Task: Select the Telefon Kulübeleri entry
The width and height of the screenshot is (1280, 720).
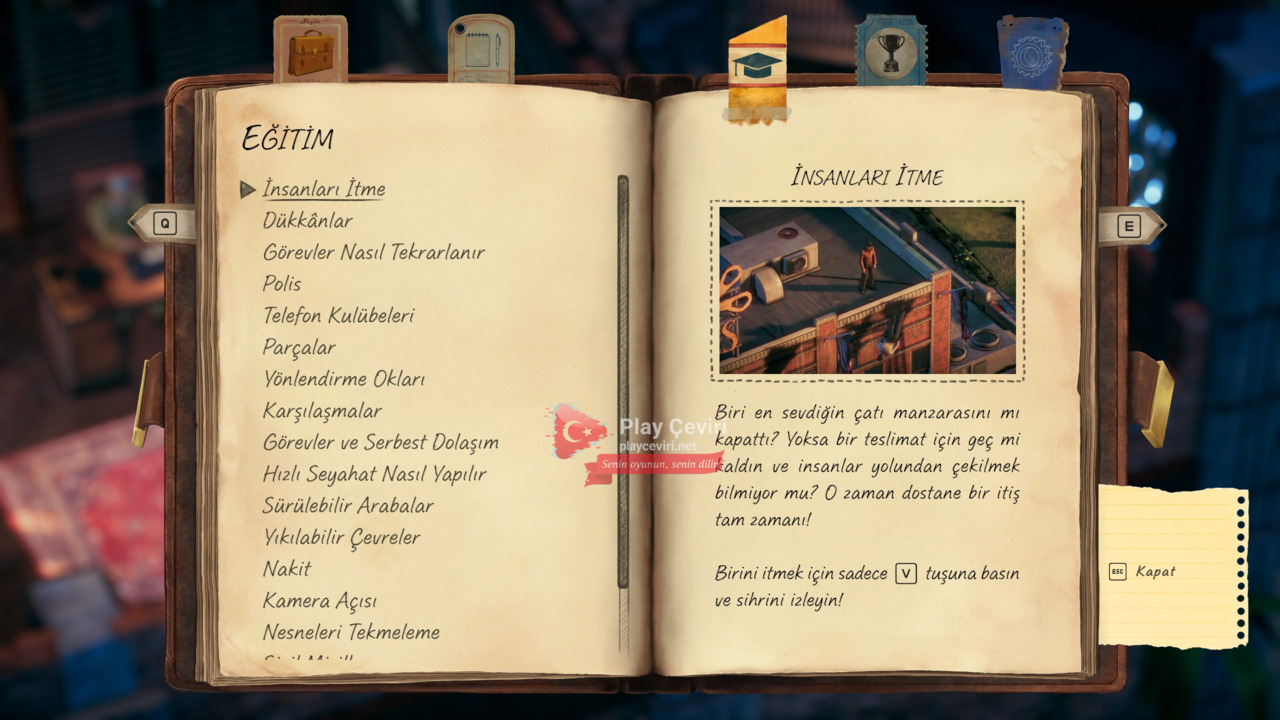Action: tap(338, 316)
